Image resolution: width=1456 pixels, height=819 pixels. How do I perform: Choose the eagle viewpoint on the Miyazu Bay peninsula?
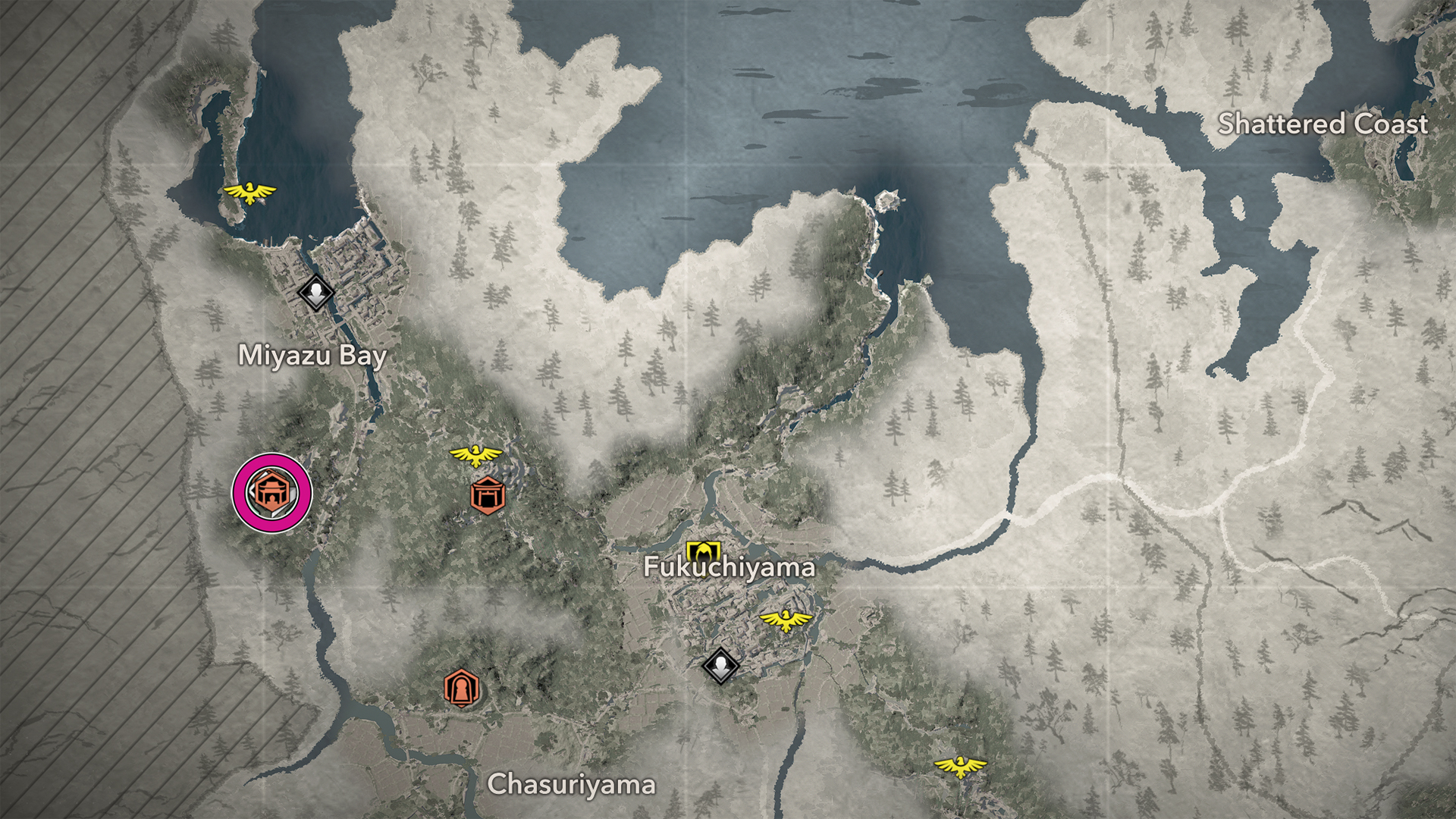[249, 193]
